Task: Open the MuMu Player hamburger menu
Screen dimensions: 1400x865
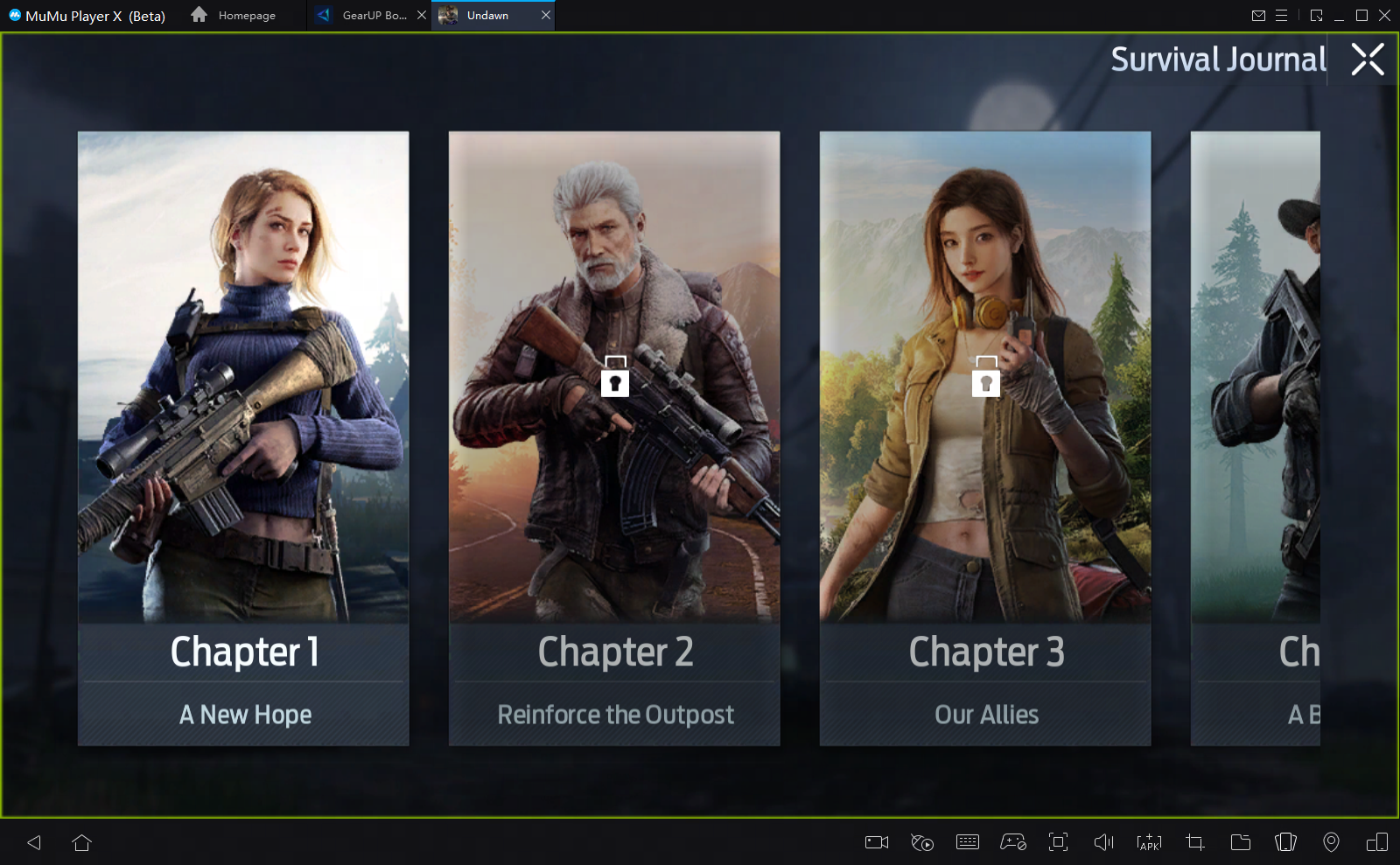Action: click(1282, 15)
